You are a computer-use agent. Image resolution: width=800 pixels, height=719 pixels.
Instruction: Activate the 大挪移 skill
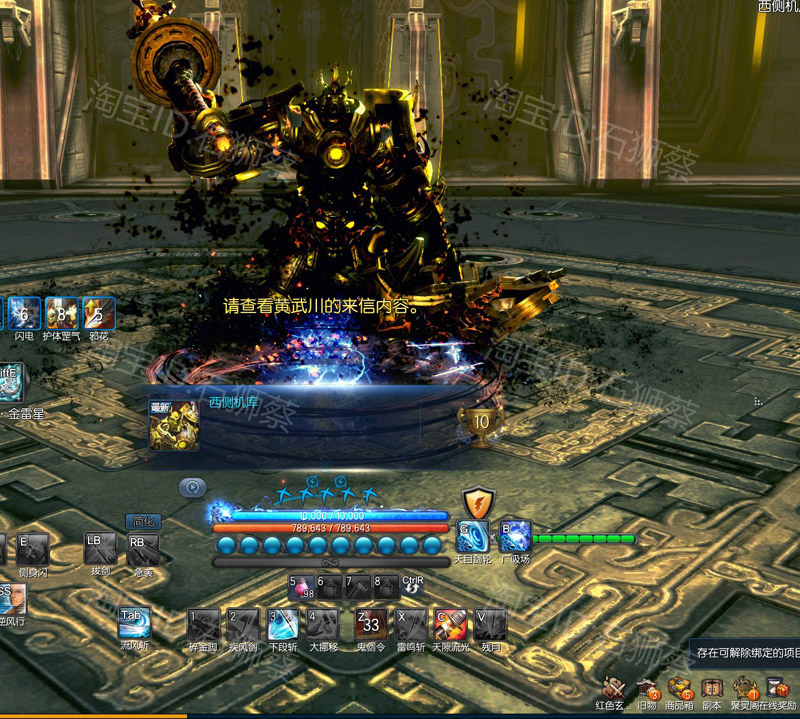tap(322, 624)
